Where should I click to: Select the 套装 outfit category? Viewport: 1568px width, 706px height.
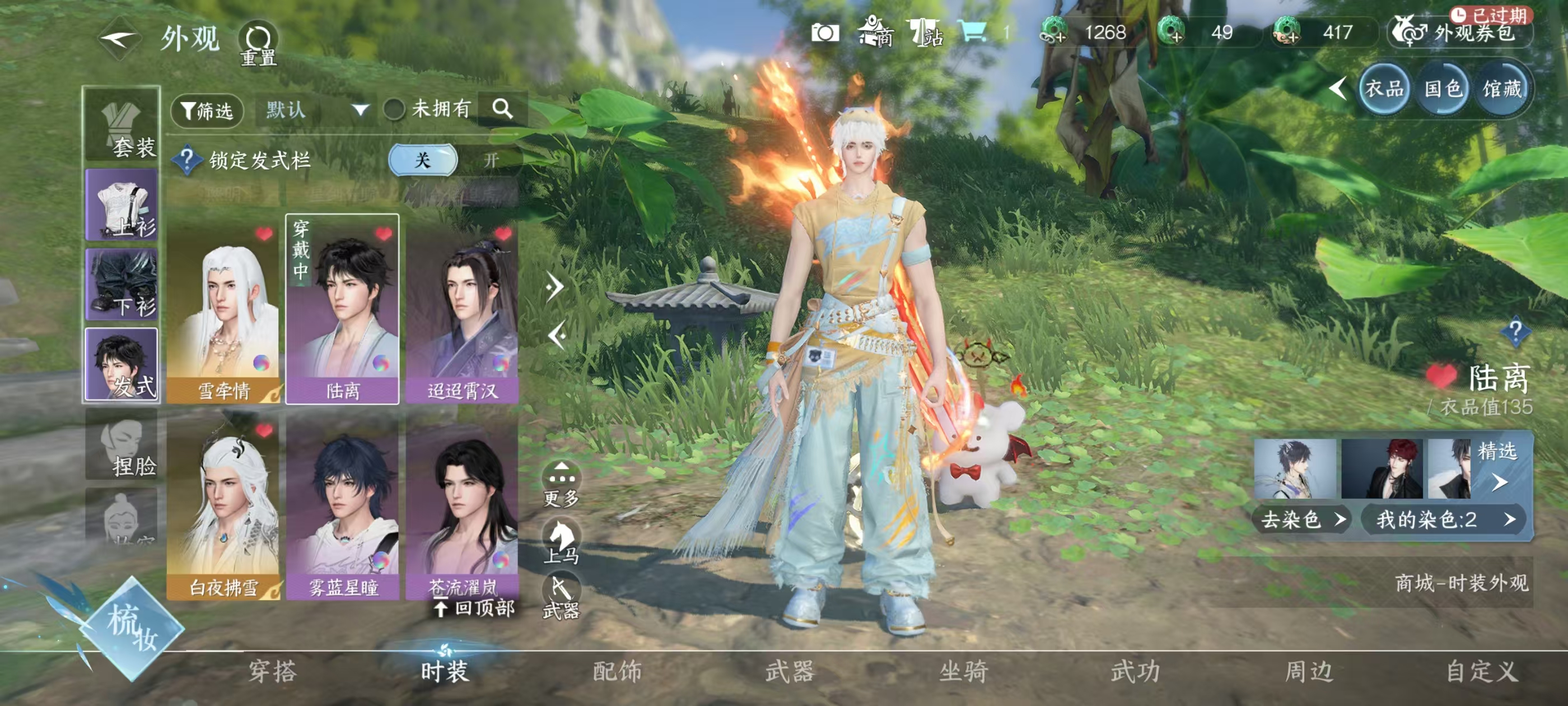point(122,126)
